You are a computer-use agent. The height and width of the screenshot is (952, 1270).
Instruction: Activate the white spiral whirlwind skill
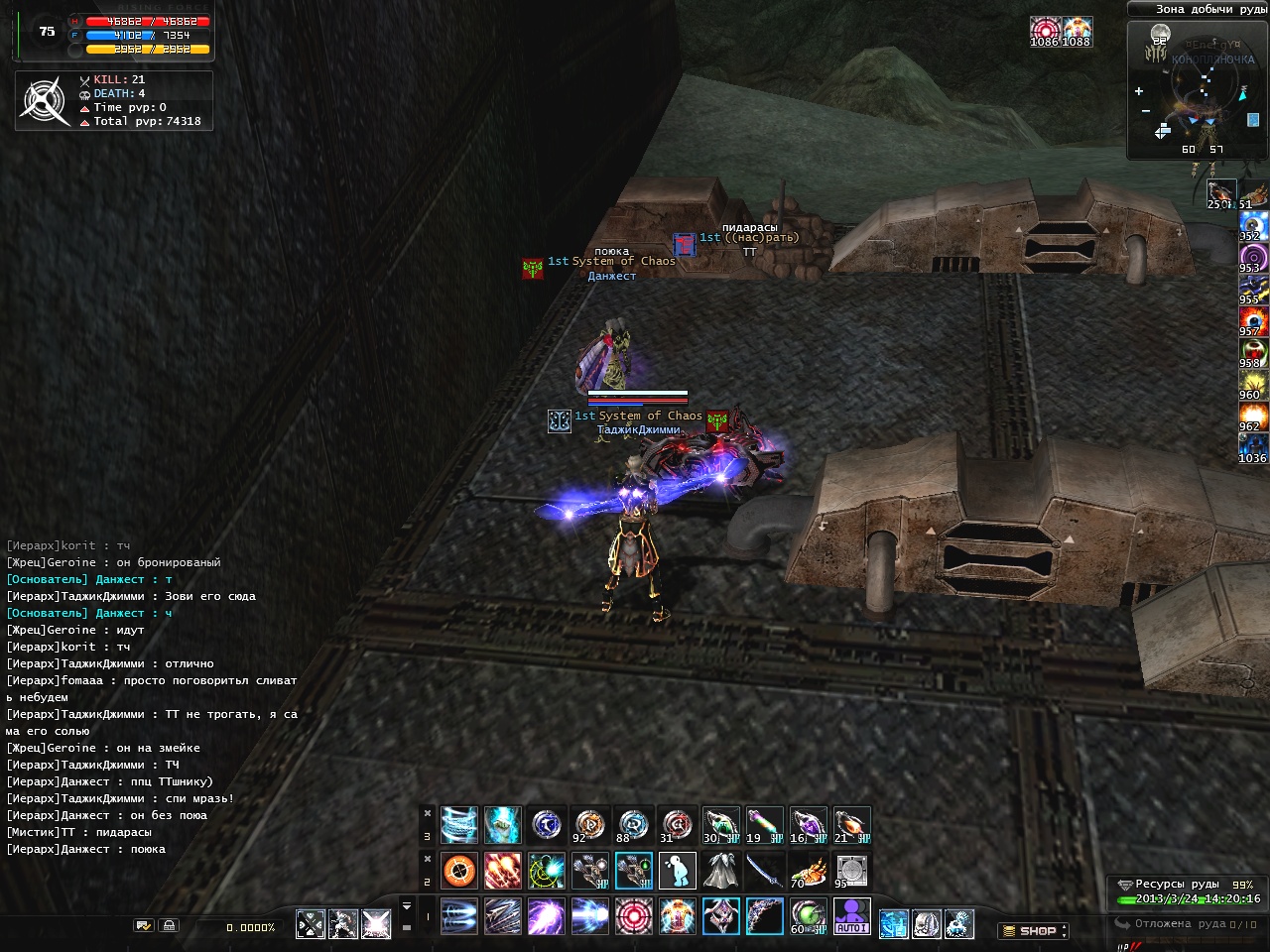tap(458, 825)
